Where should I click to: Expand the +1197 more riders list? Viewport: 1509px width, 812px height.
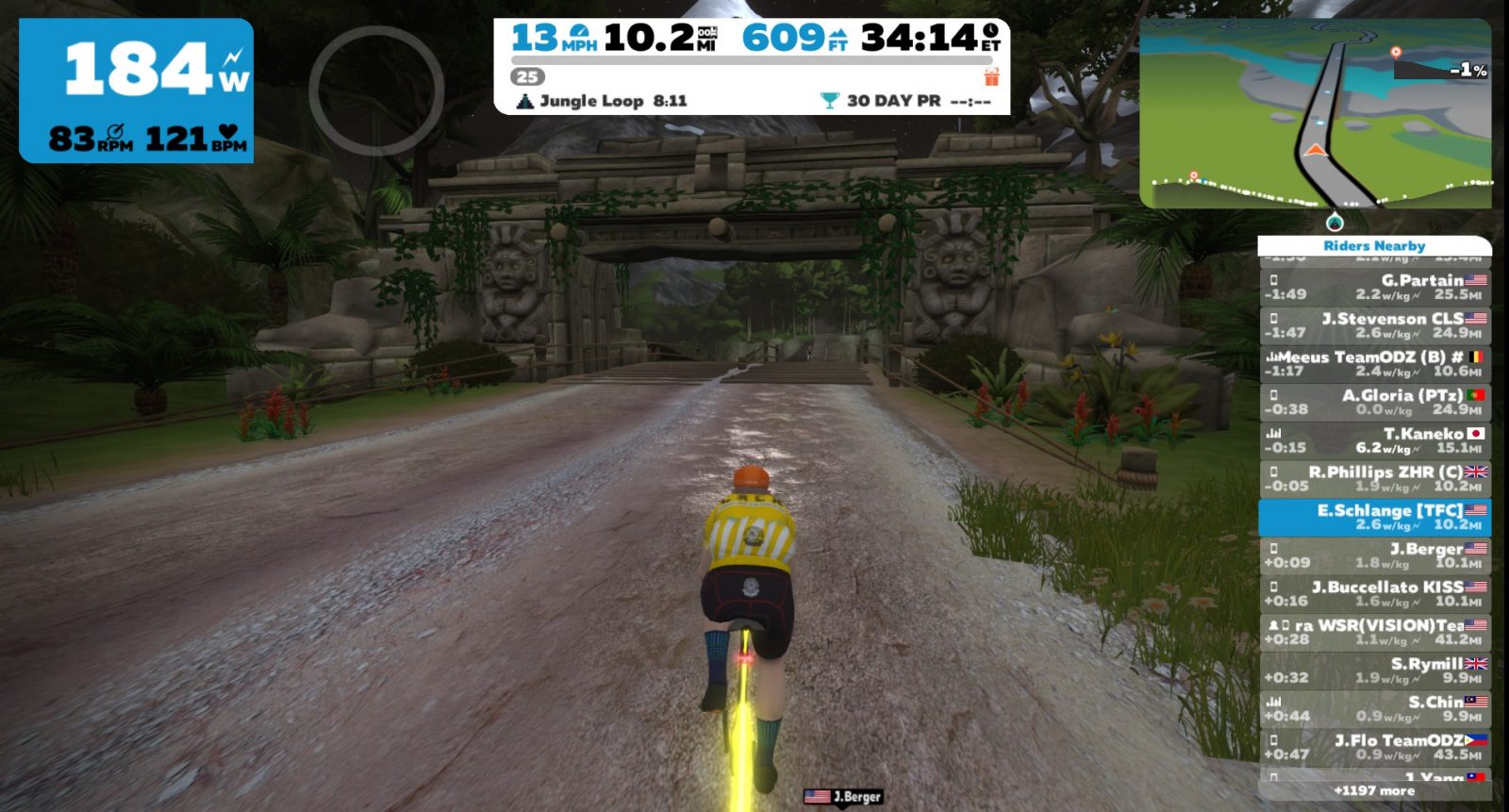point(1374,791)
